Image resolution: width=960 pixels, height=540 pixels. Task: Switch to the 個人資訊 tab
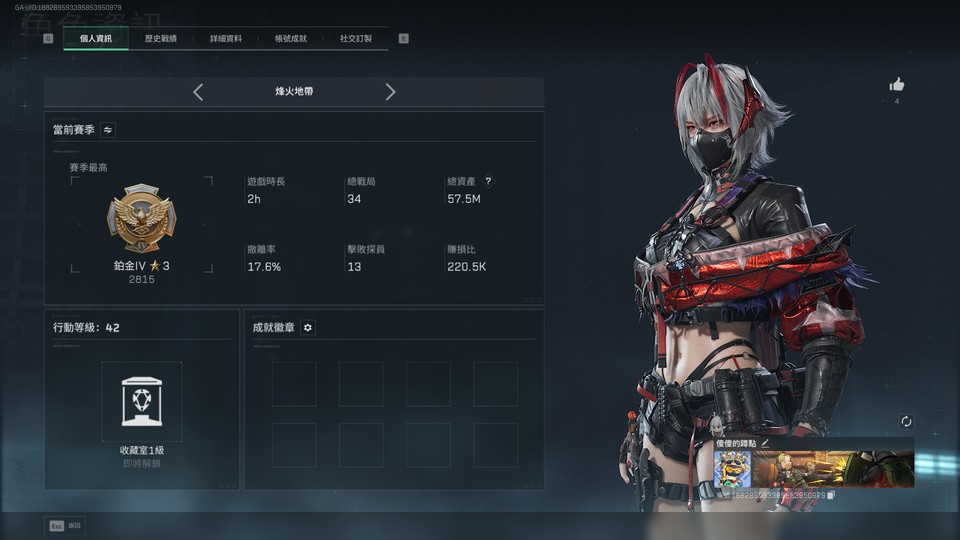point(96,39)
